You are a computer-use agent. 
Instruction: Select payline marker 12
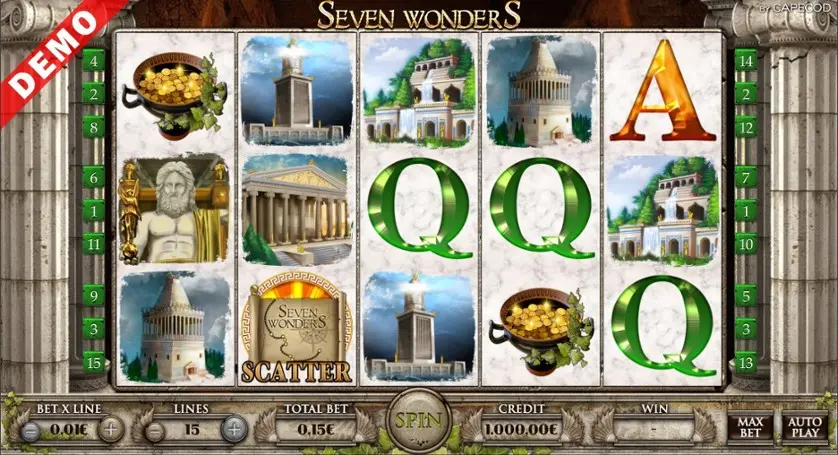[x=745, y=127]
